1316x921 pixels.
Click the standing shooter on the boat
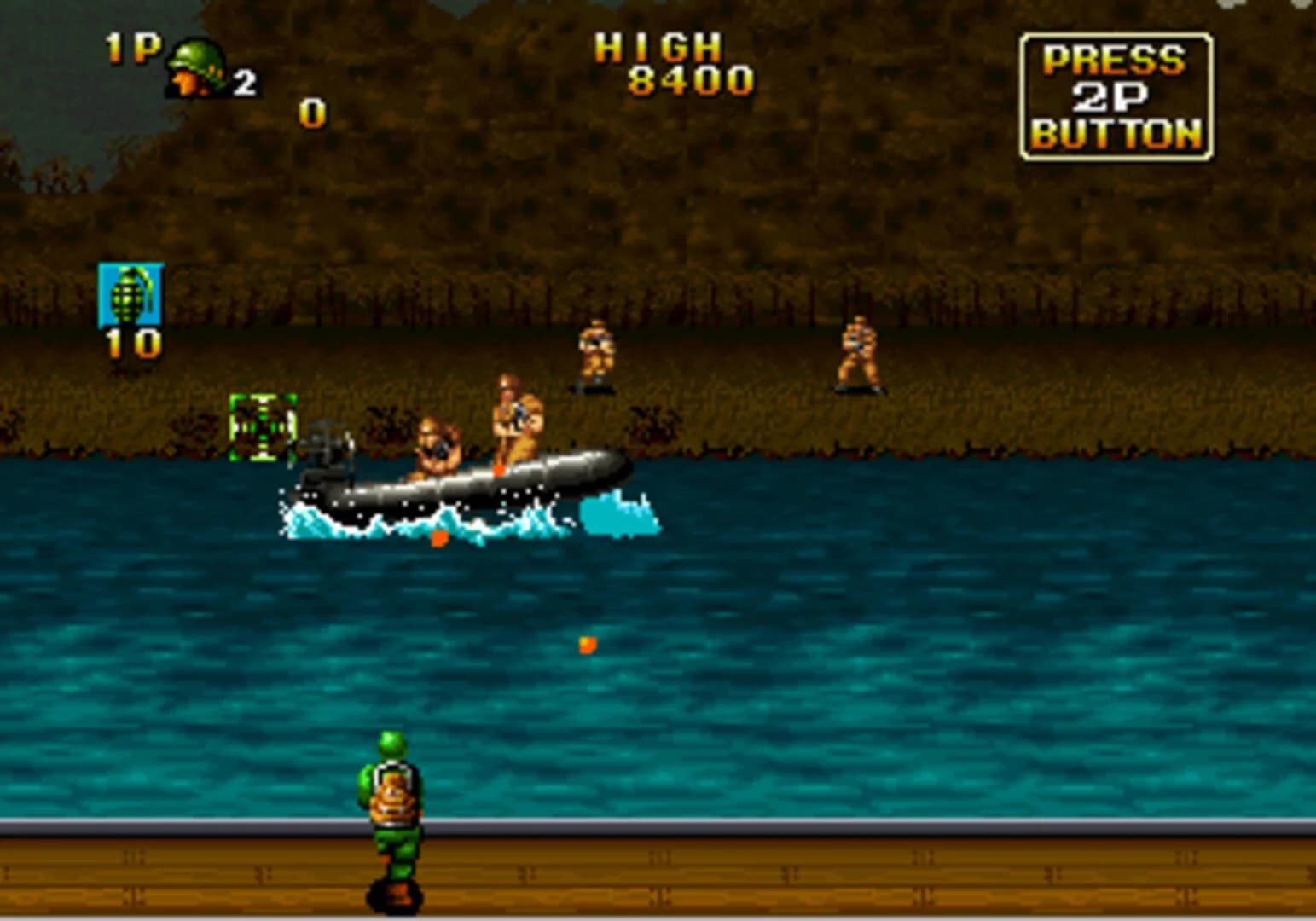[x=512, y=422]
